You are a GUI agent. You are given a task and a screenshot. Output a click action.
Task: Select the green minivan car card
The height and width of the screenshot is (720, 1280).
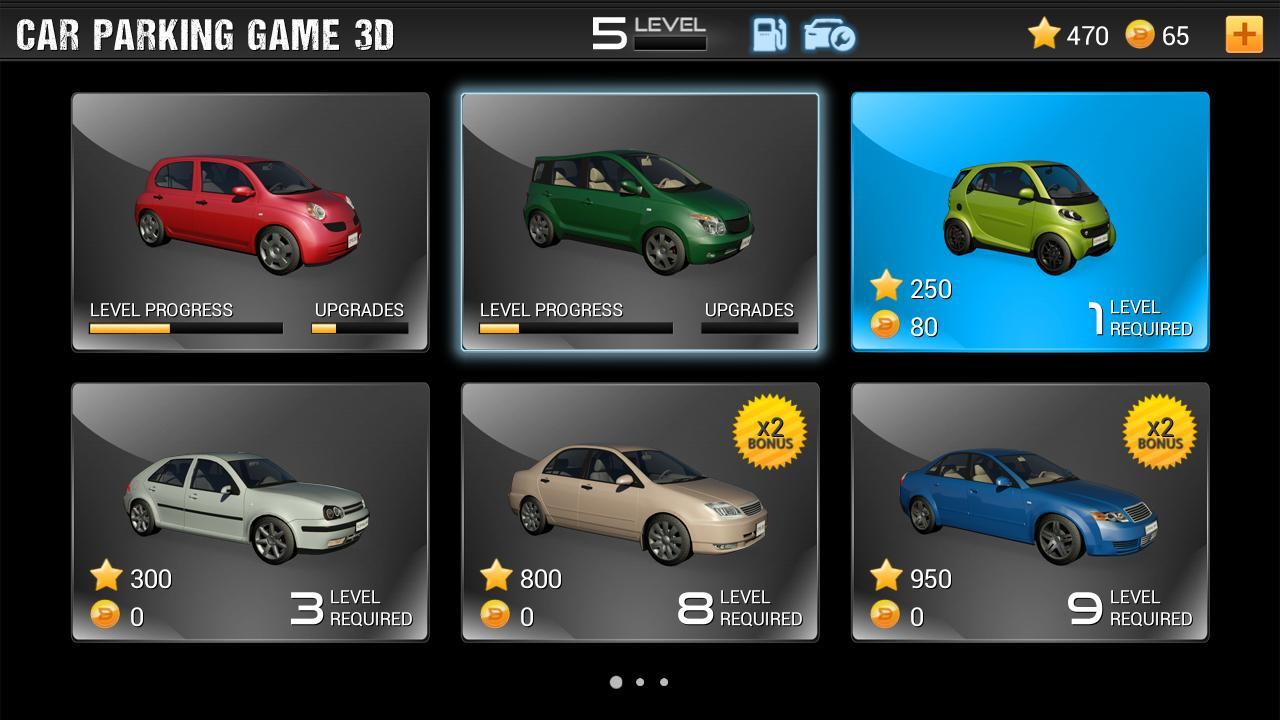click(640, 220)
